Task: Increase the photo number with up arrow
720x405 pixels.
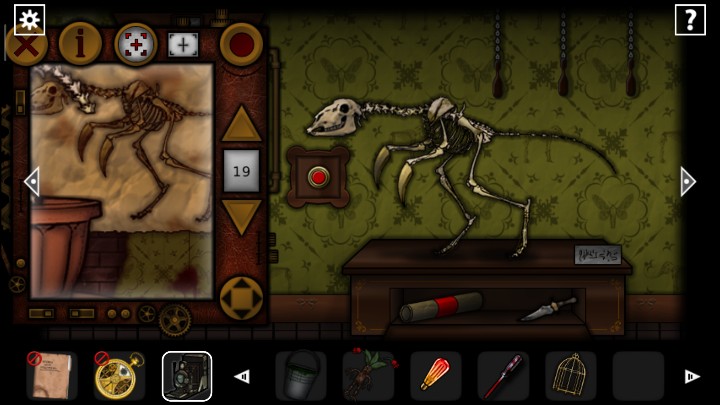Action: [241, 124]
